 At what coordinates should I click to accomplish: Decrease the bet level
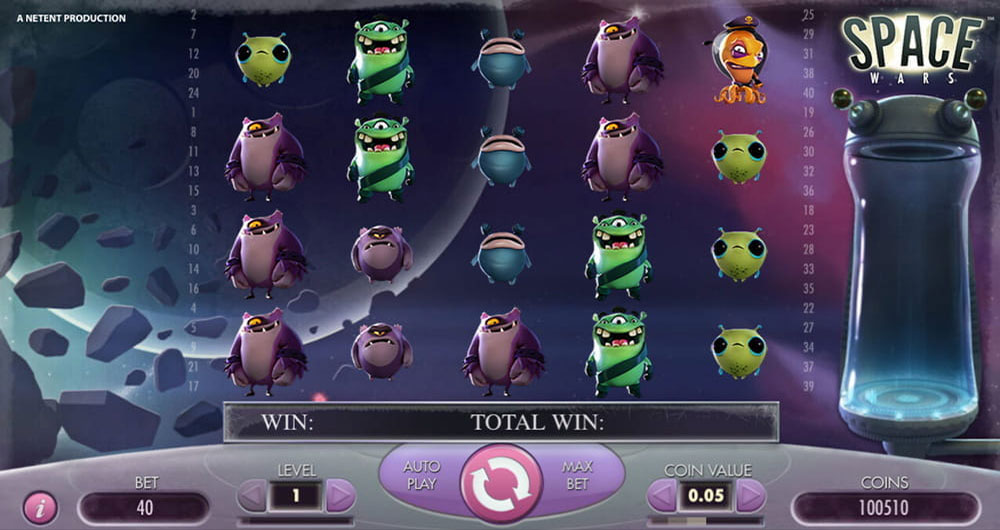click(253, 495)
